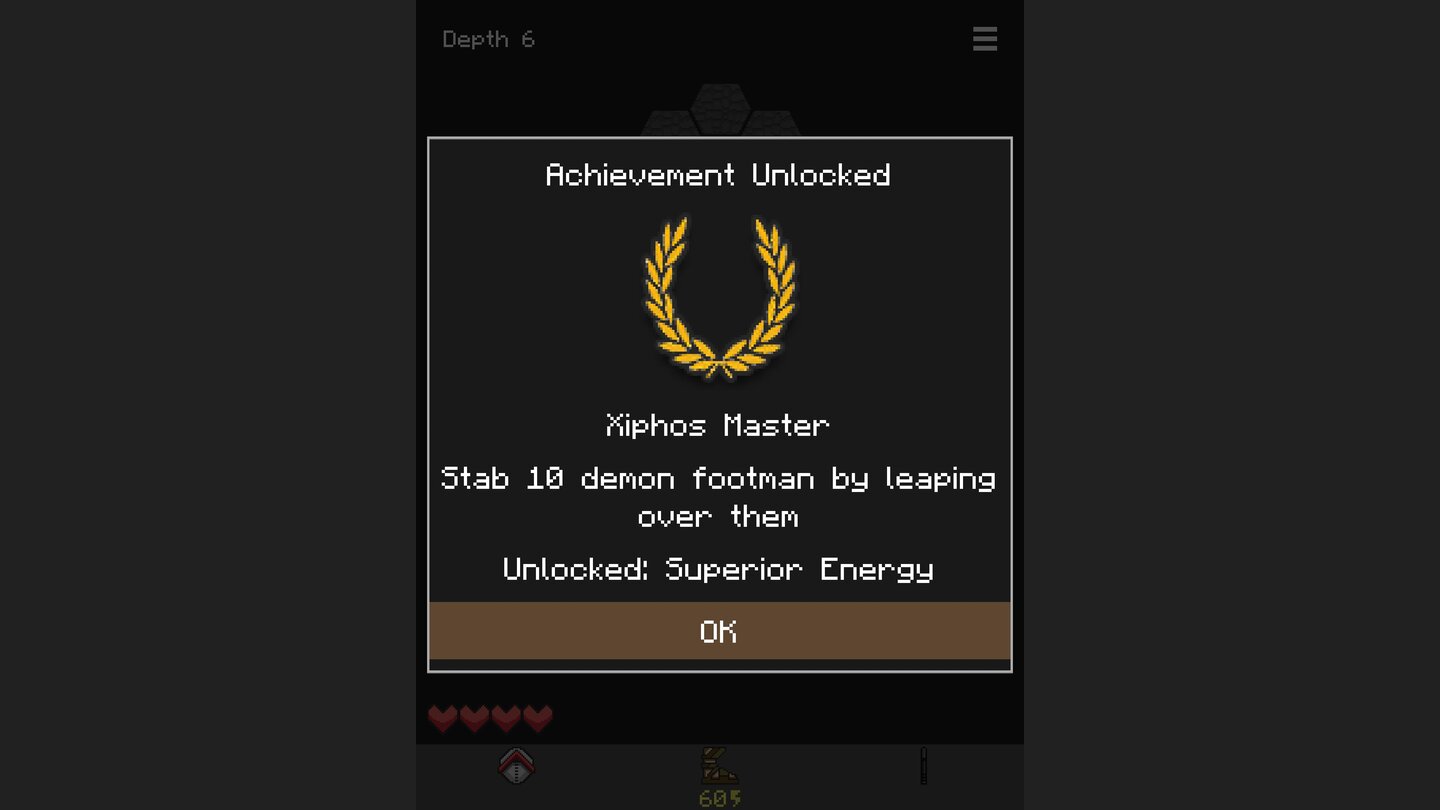1440x810 pixels.
Task: Click the Achievement Unlocked header text
Action: 719,175
